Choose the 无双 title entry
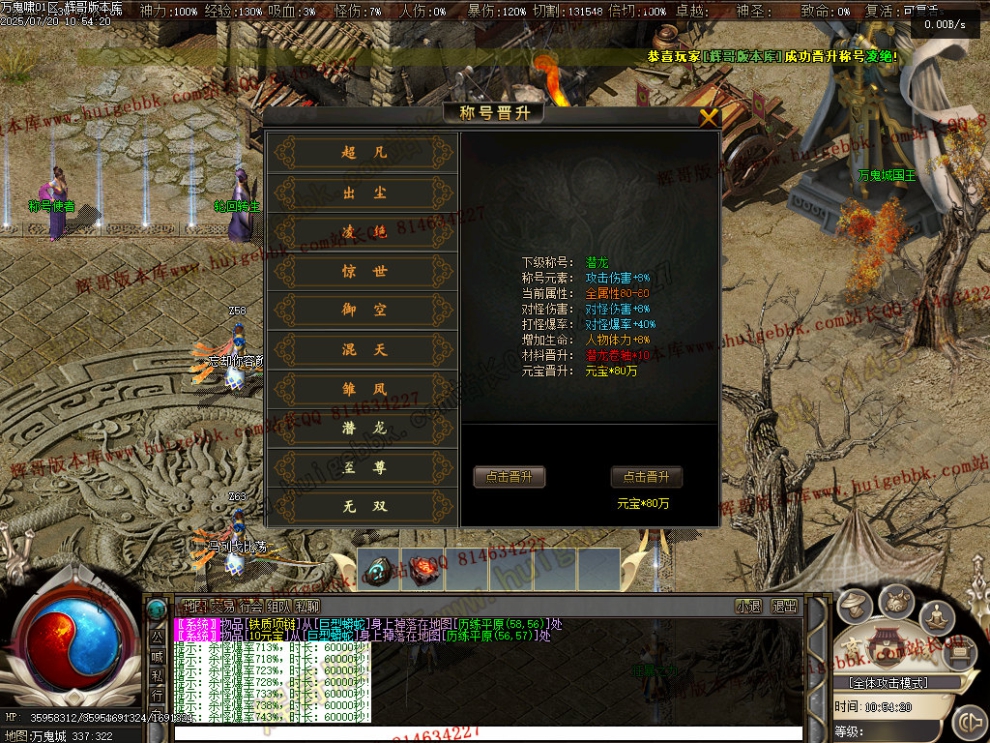Image resolution: width=990 pixels, height=743 pixels. point(363,507)
